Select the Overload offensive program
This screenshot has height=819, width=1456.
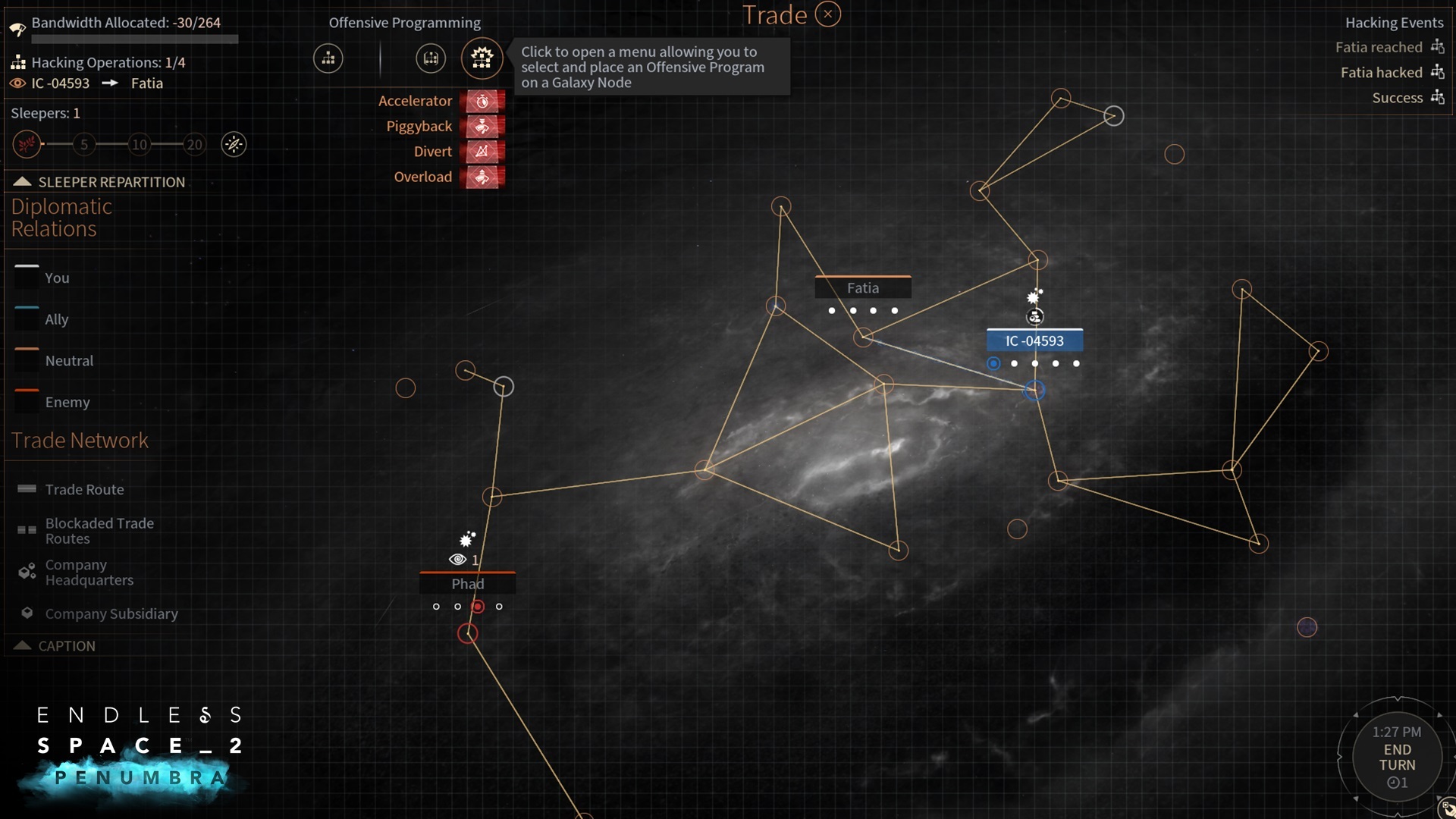483,177
